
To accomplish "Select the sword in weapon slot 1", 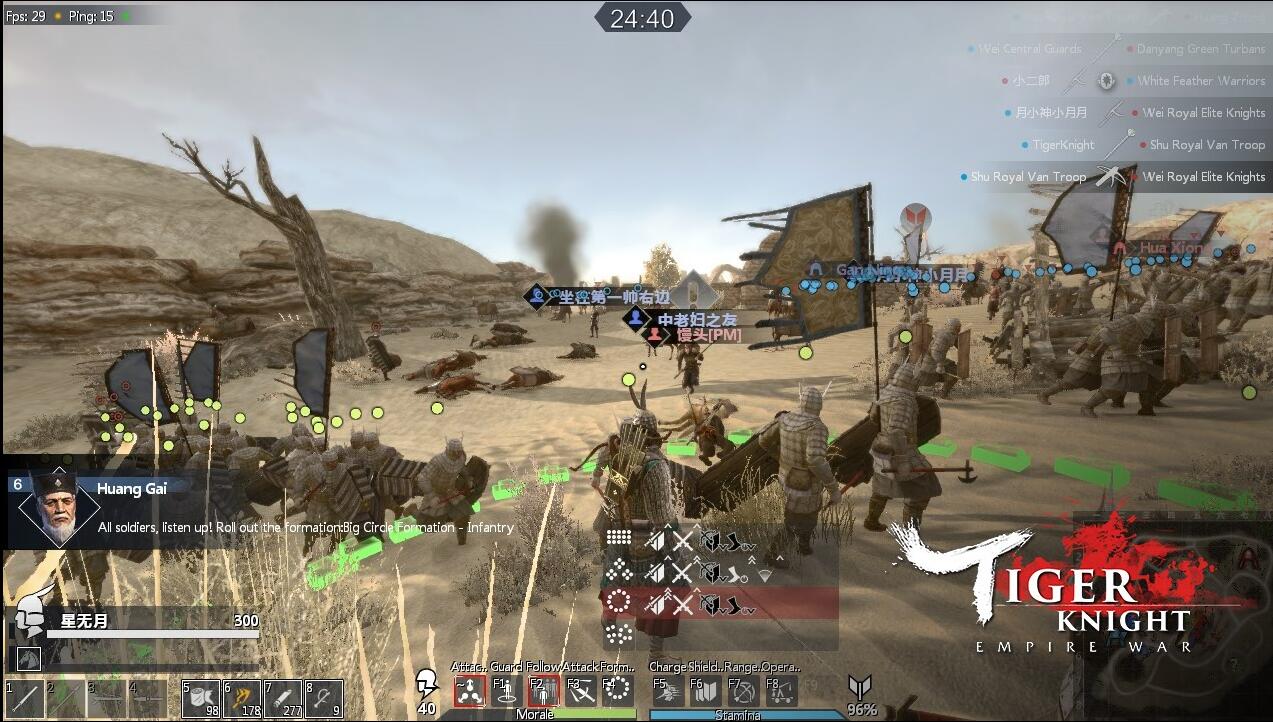I will click(x=24, y=699).
